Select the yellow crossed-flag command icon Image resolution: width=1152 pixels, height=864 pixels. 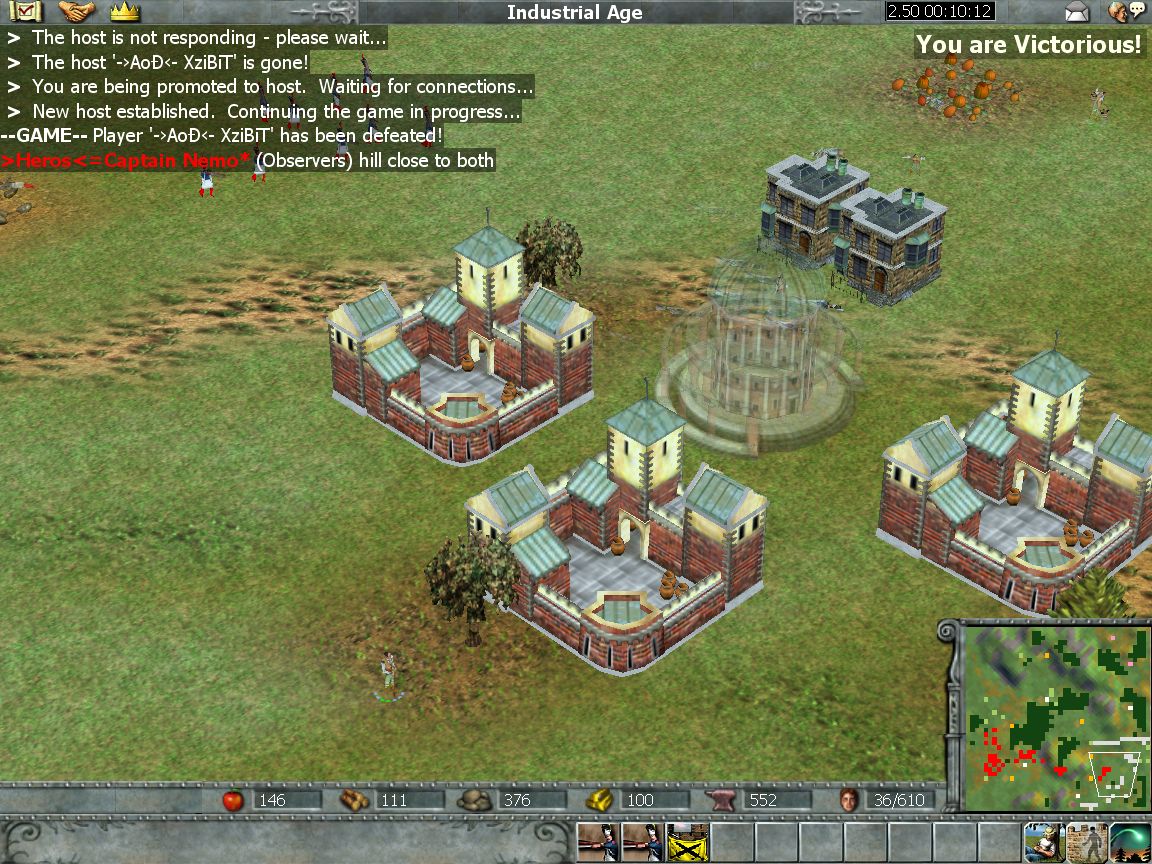coord(687,843)
